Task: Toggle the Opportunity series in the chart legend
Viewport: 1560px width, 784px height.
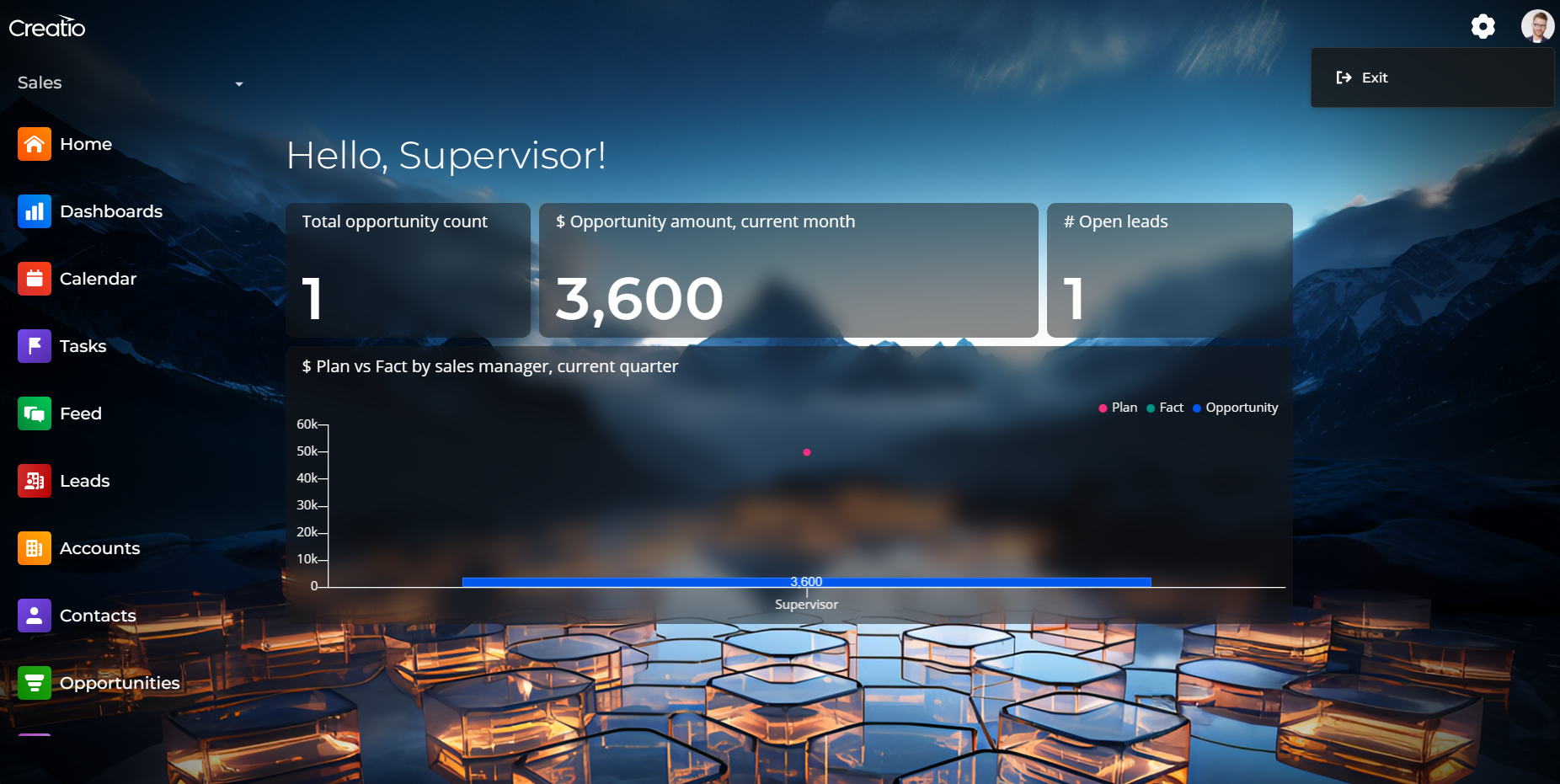Action: [x=1235, y=408]
